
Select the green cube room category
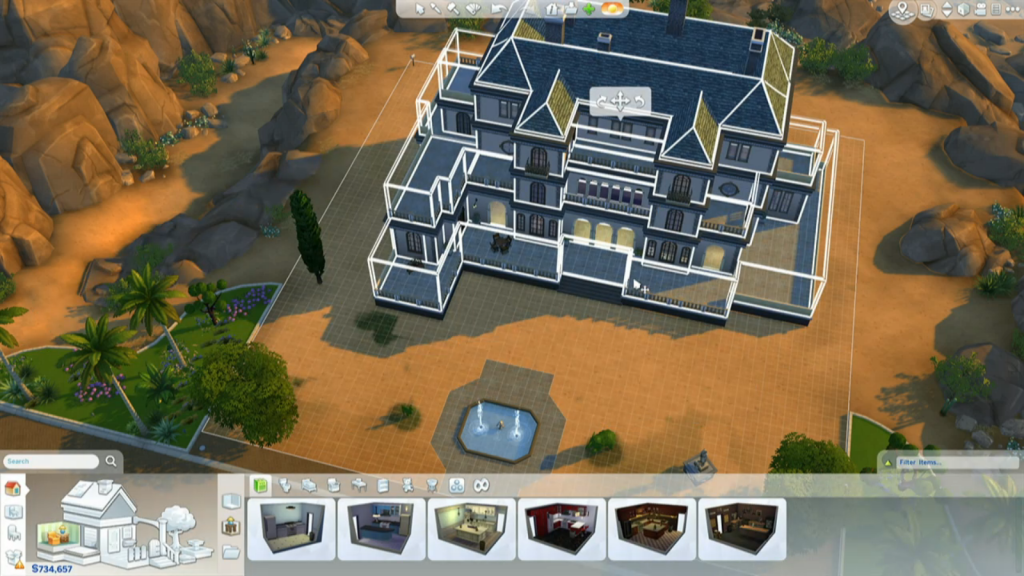pyautogui.click(x=260, y=485)
